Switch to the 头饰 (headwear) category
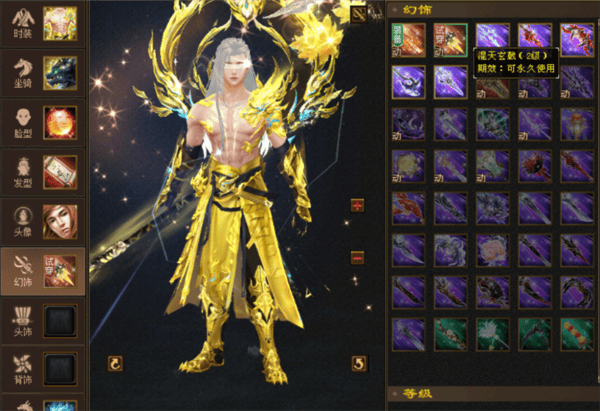This screenshot has height=411, width=600. click(21, 319)
